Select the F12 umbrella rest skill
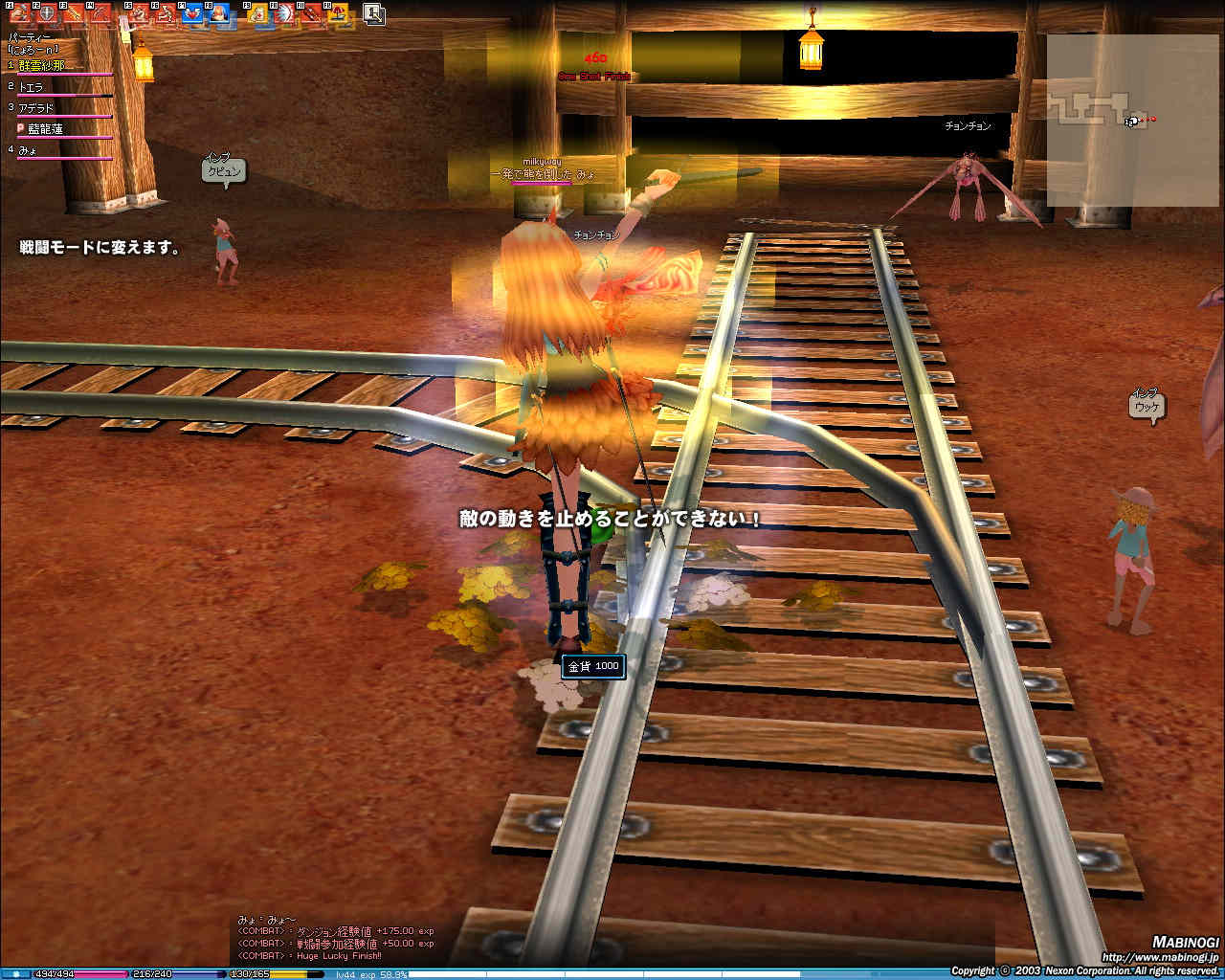1225x980 pixels. point(337,13)
